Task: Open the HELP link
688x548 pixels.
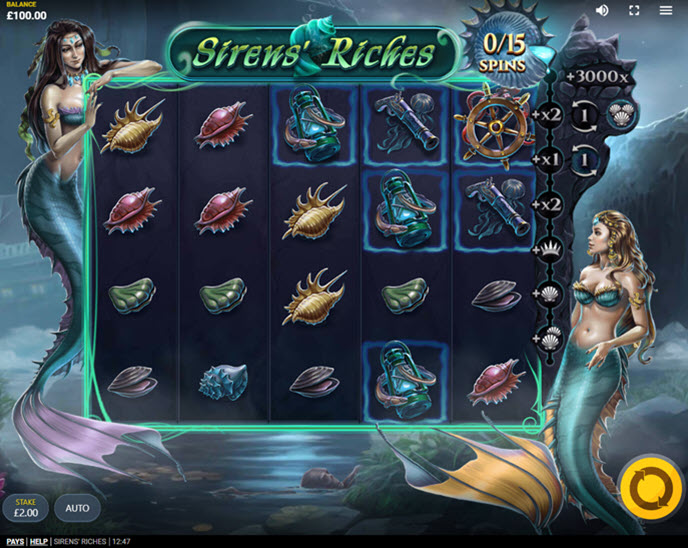Action: click(38, 542)
